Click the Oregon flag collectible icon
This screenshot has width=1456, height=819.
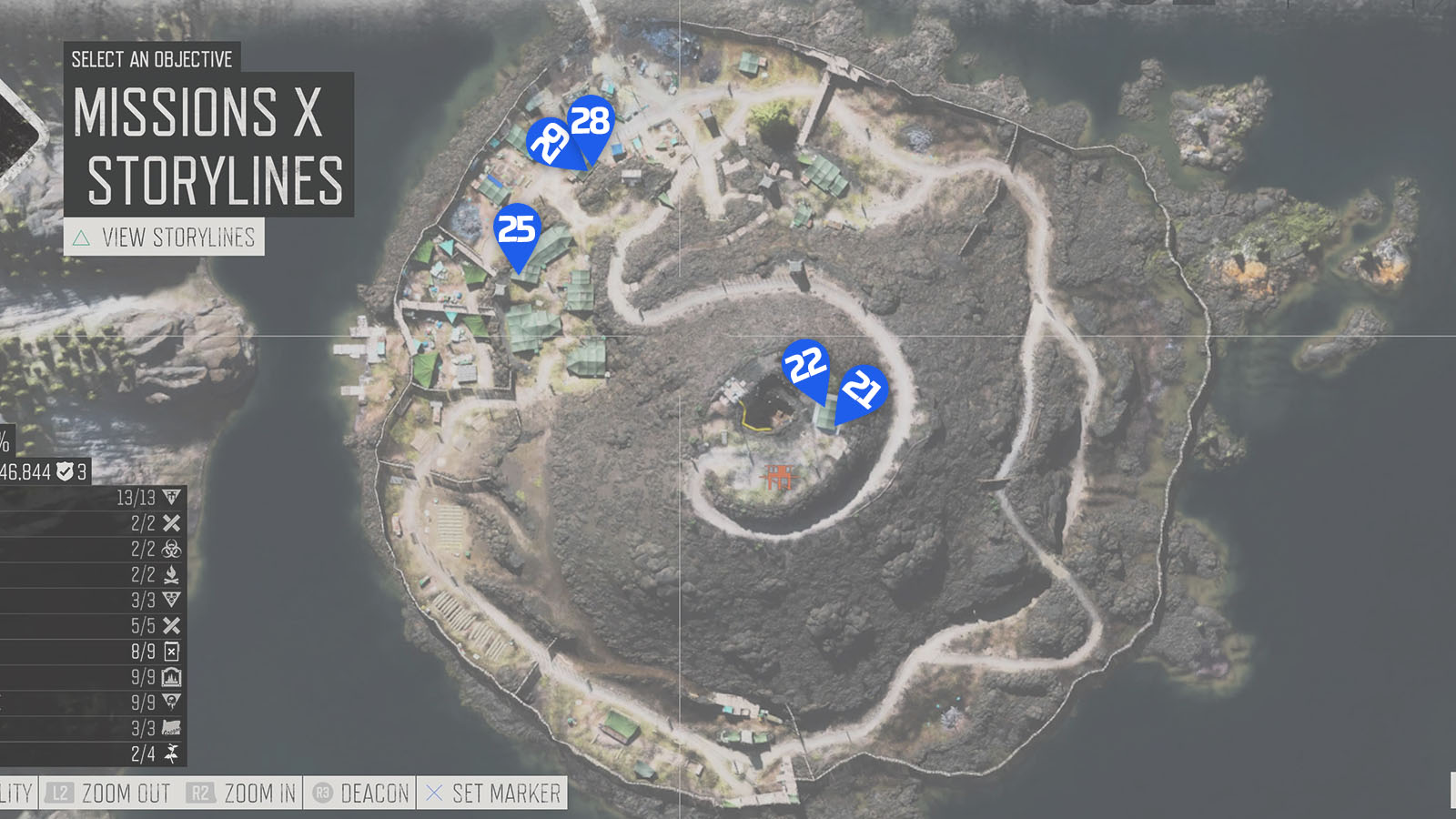click(173, 726)
